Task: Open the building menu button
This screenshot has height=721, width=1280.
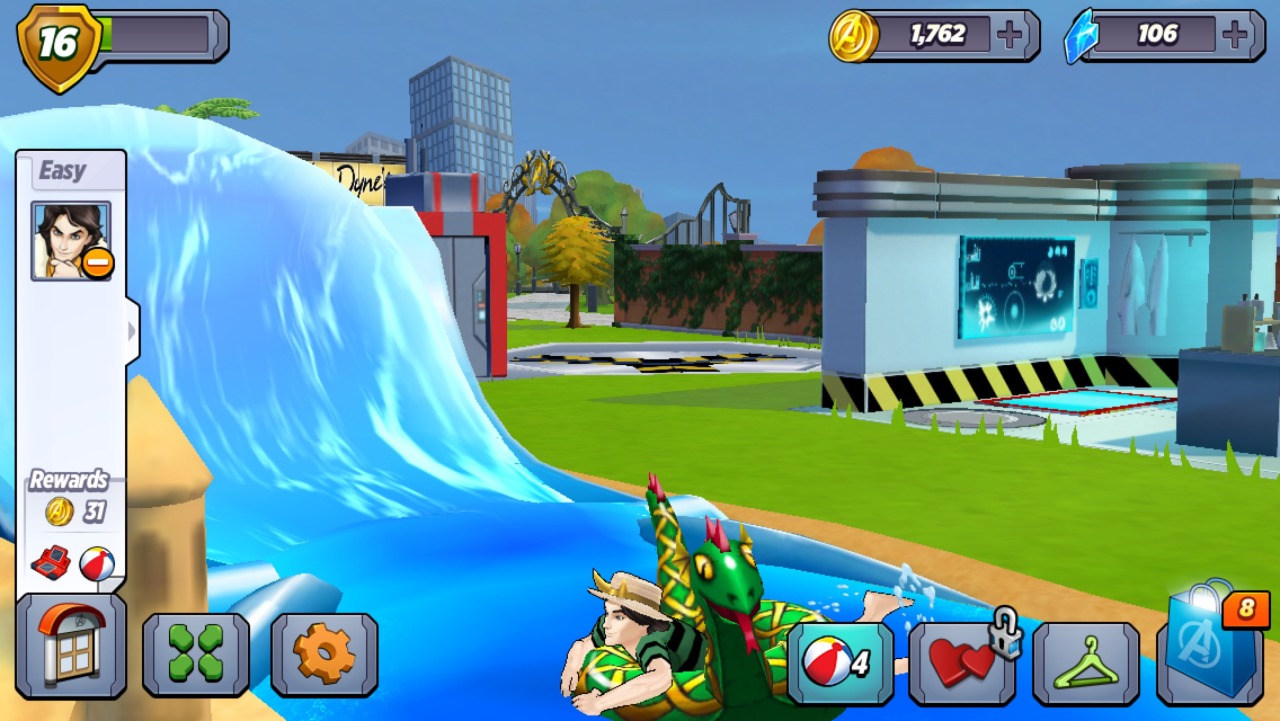Action: click(70, 646)
